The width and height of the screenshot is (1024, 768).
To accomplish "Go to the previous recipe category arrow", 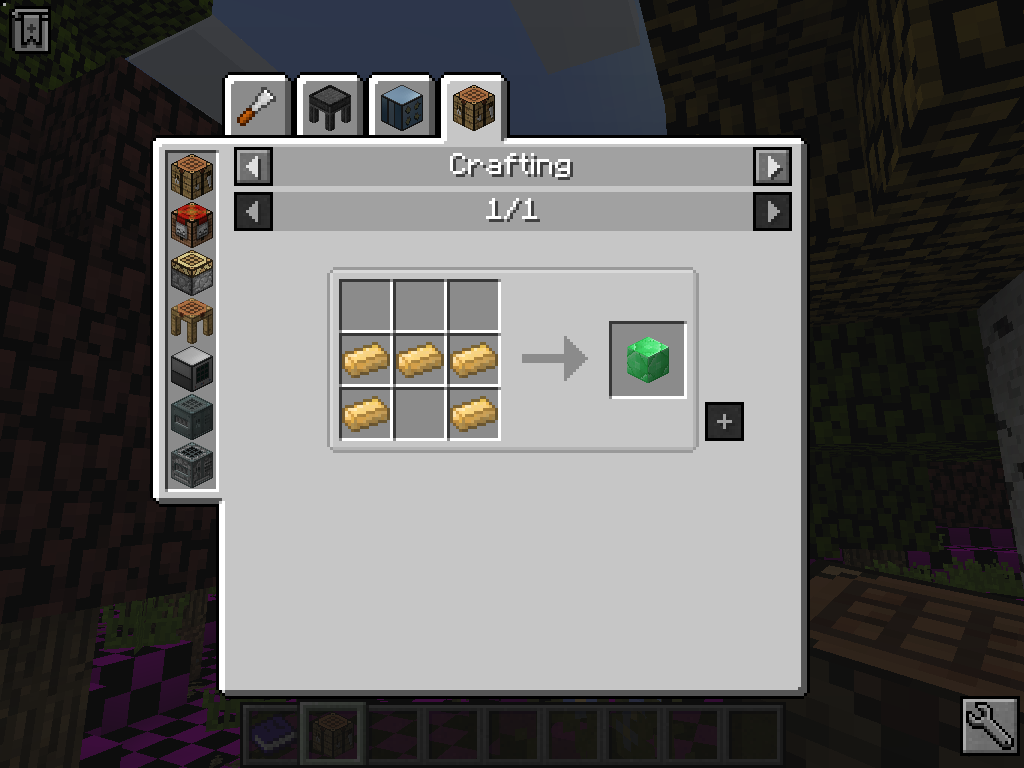I will click(x=253, y=166).
